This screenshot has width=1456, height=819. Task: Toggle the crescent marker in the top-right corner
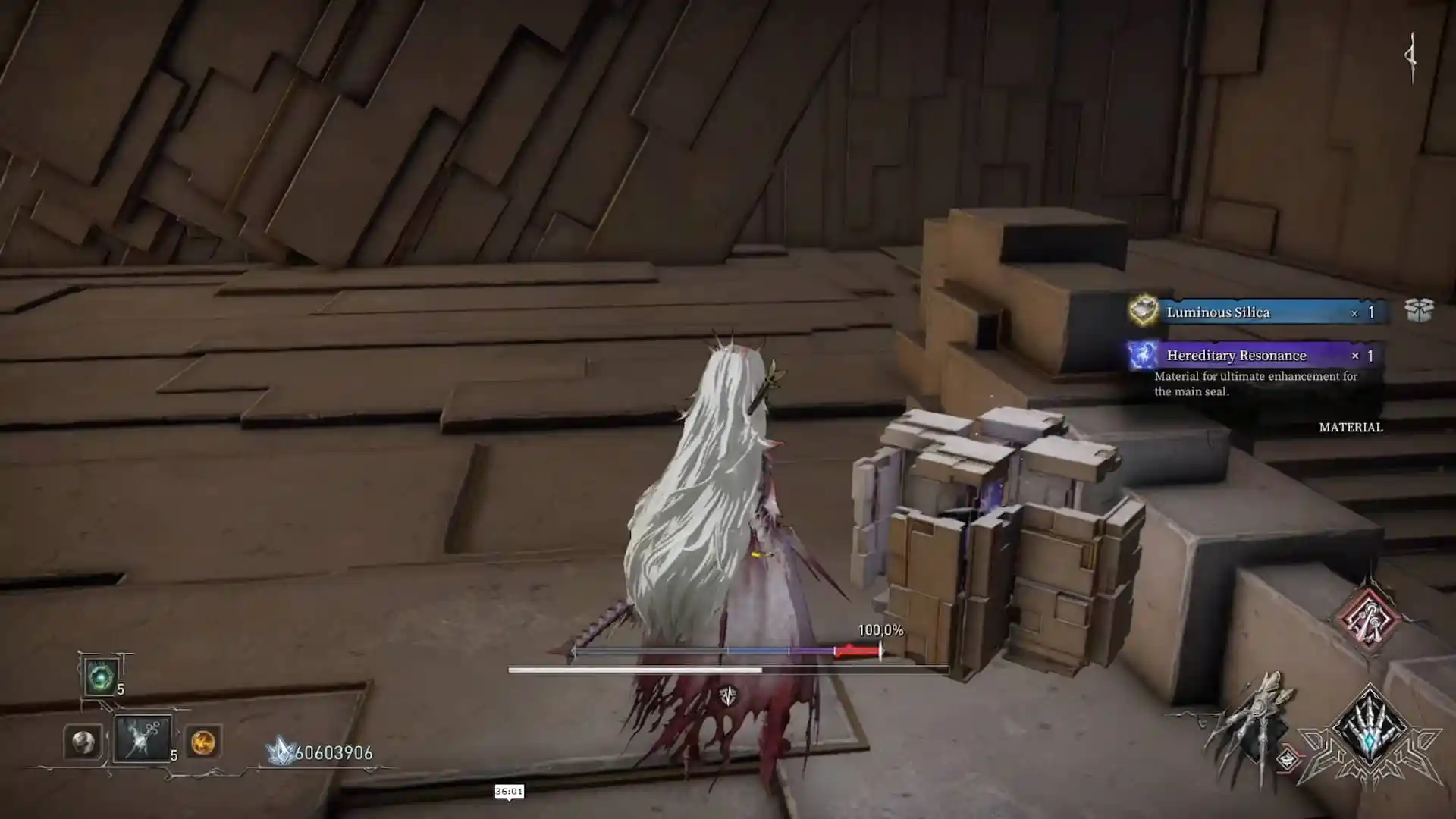(x=1410, y=53)
